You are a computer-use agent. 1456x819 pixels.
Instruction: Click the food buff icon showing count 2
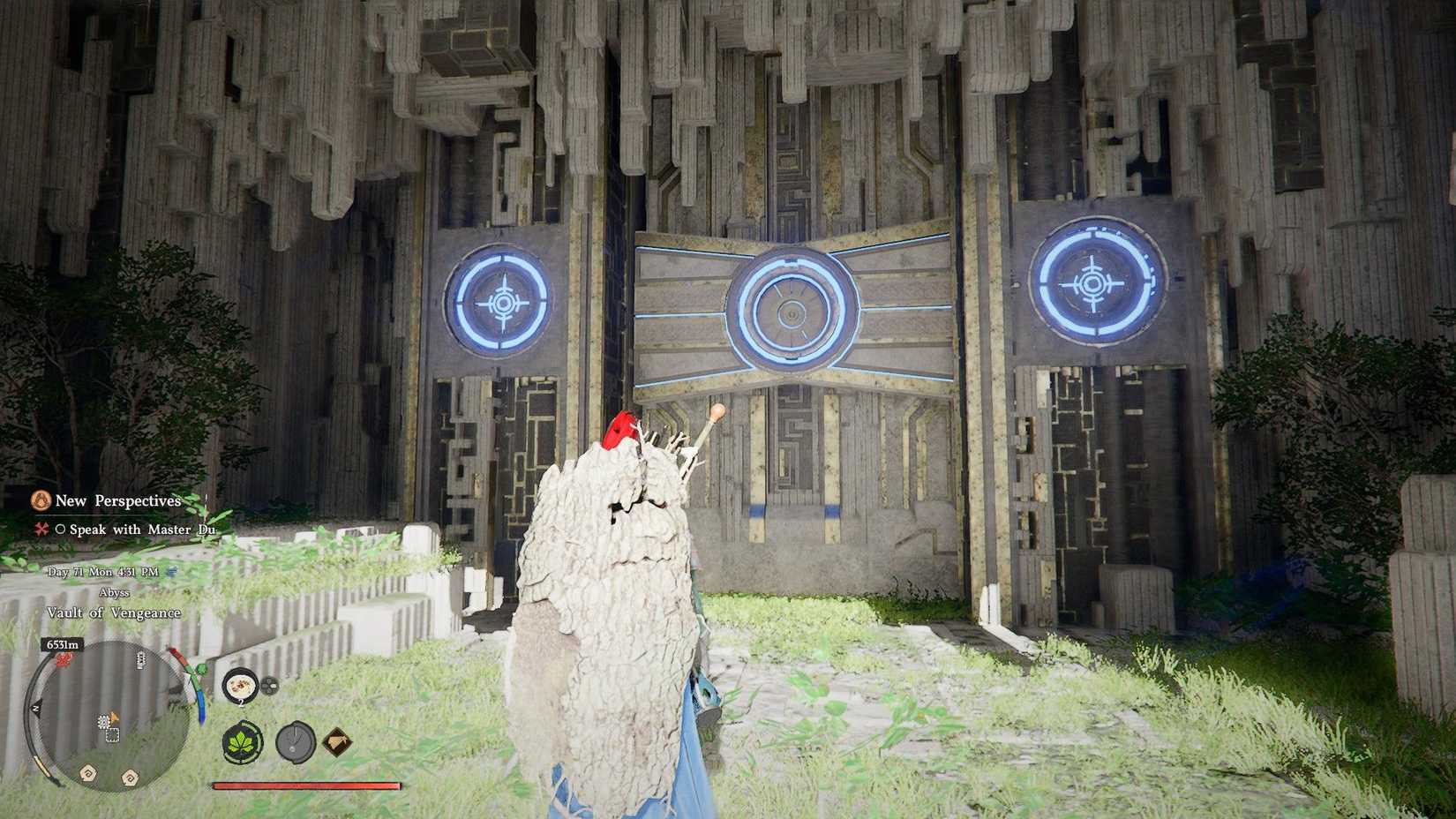[240, 685]
